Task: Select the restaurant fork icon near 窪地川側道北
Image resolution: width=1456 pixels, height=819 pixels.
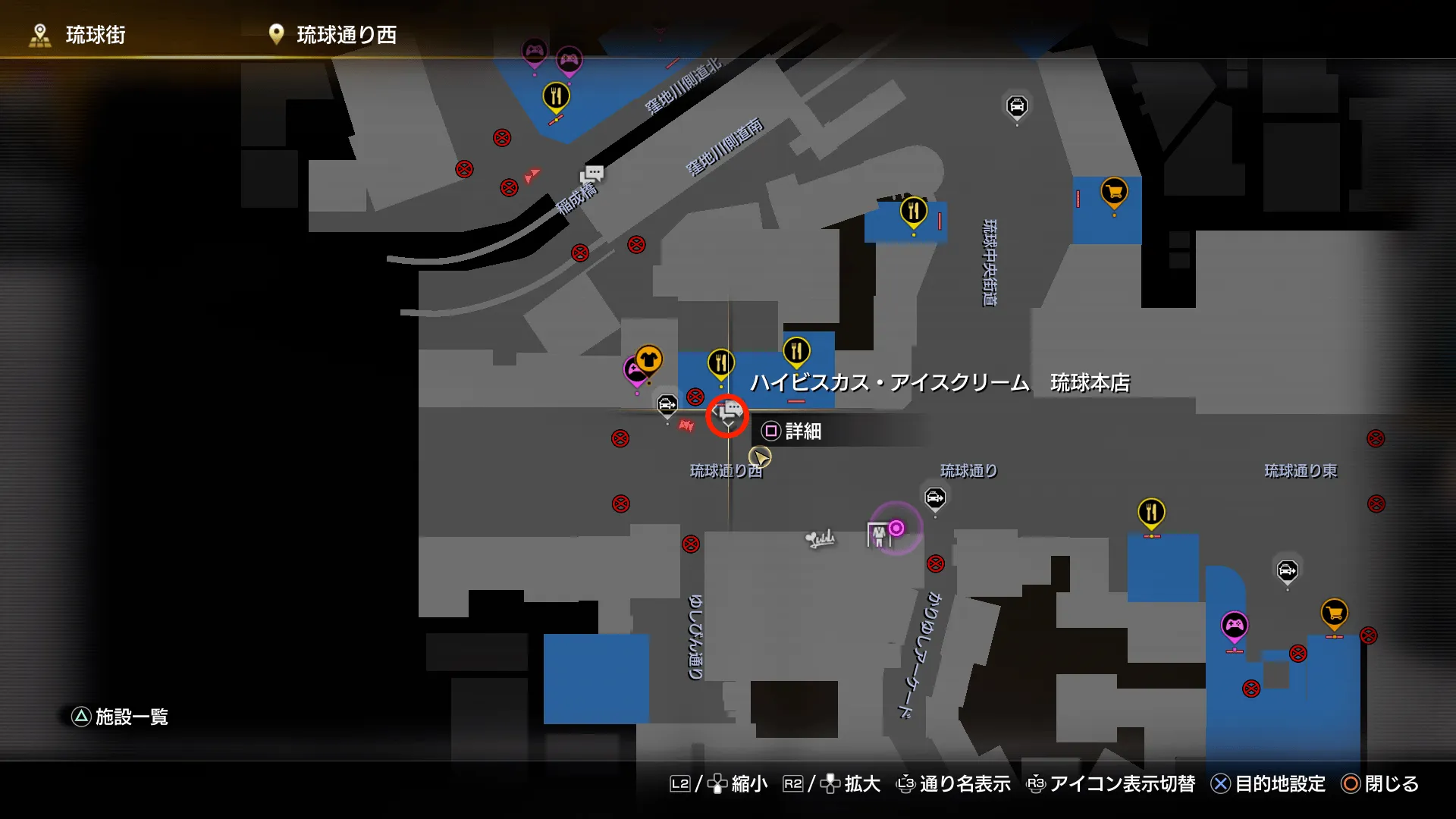Action: 556,97
